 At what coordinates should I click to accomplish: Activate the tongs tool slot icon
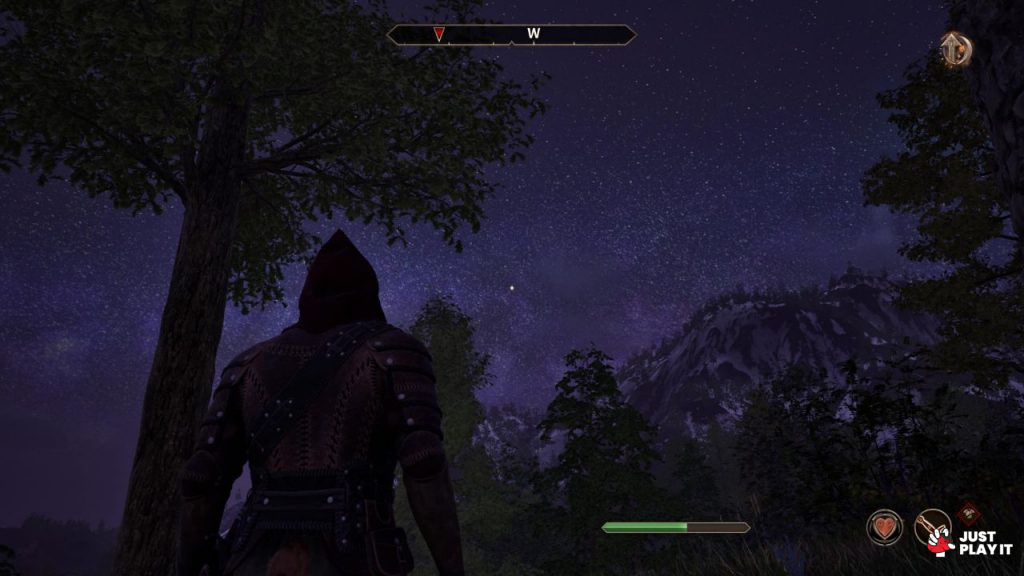[x=931, y=525]
